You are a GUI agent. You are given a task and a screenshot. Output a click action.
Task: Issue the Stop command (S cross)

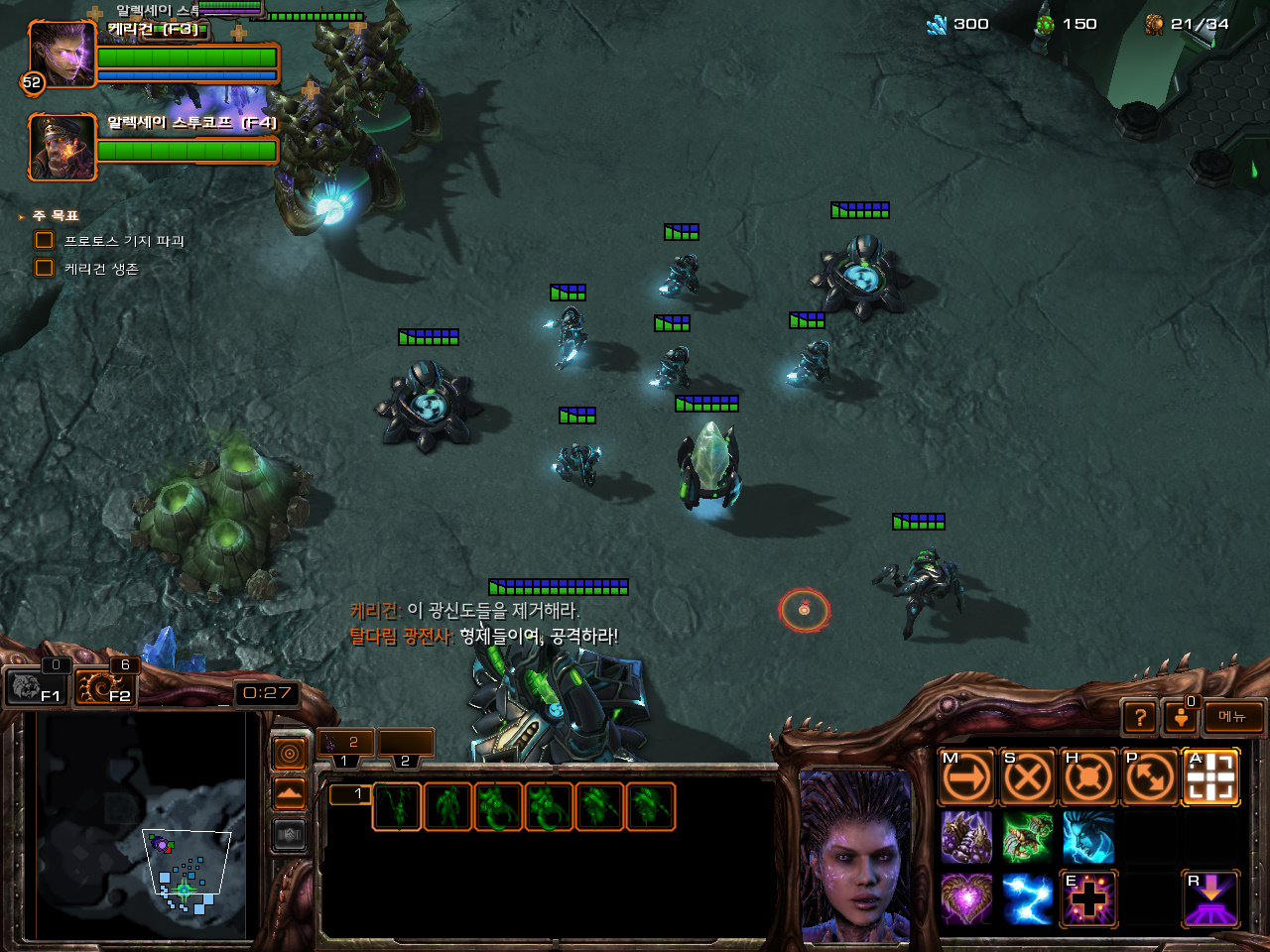click(x=1027, y=778)
